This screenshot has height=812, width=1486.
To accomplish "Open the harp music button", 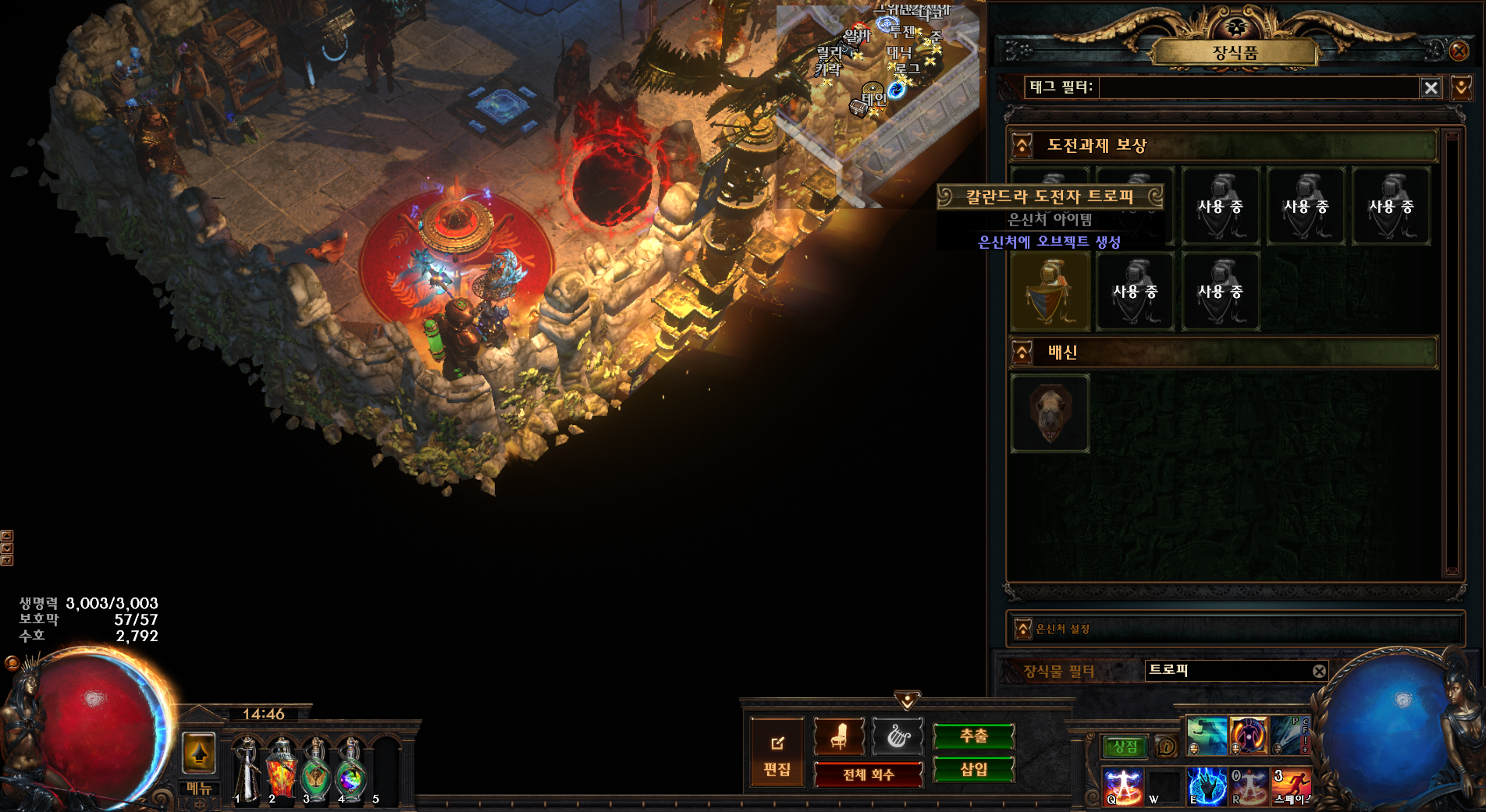I will pyautogui.click(x=898, y=736).
